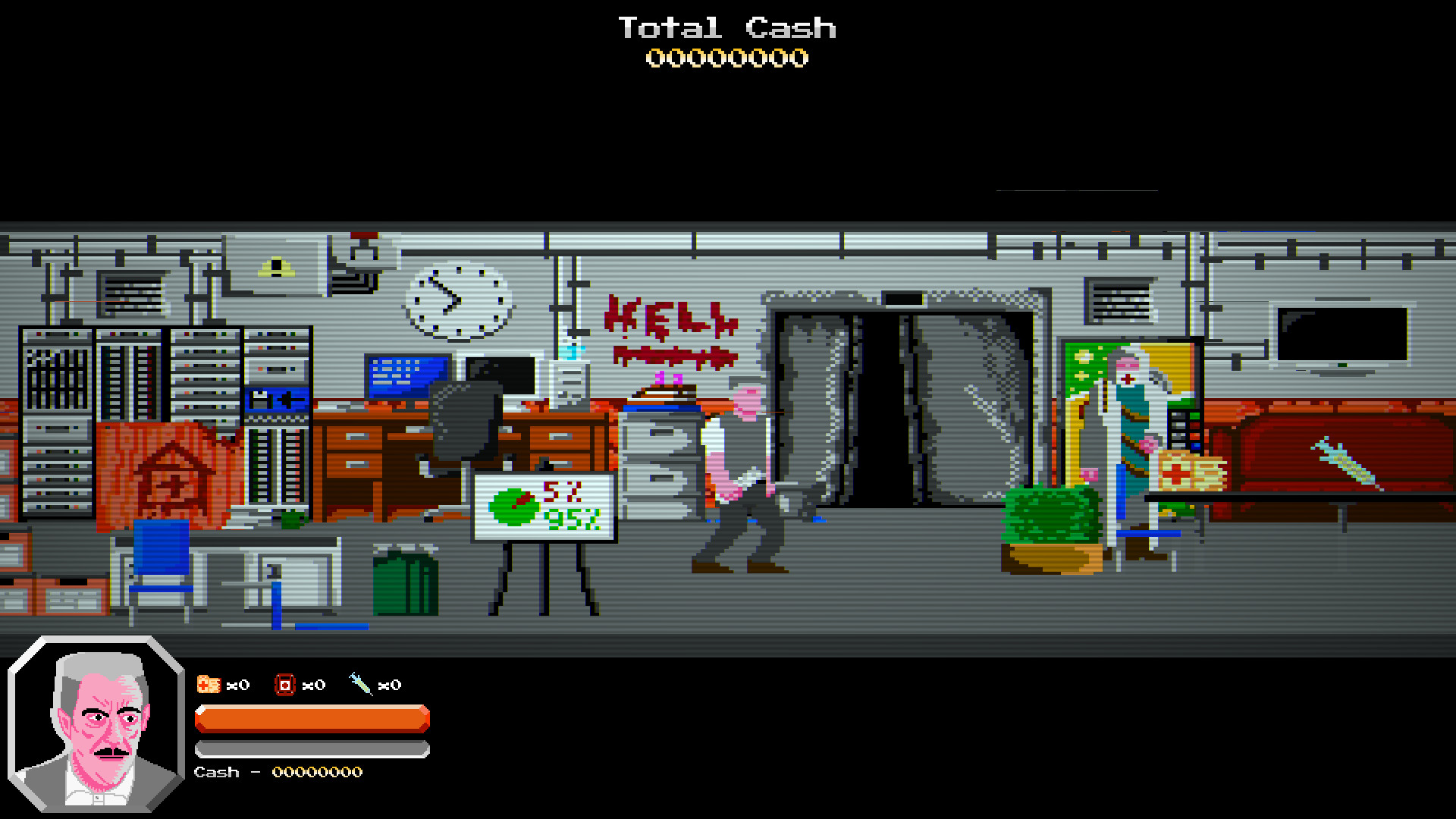Image resolution: width=1456 pixels, height=819 pixels.
Task: Click the Total Cash header at the top
Action: click(726, 28)
